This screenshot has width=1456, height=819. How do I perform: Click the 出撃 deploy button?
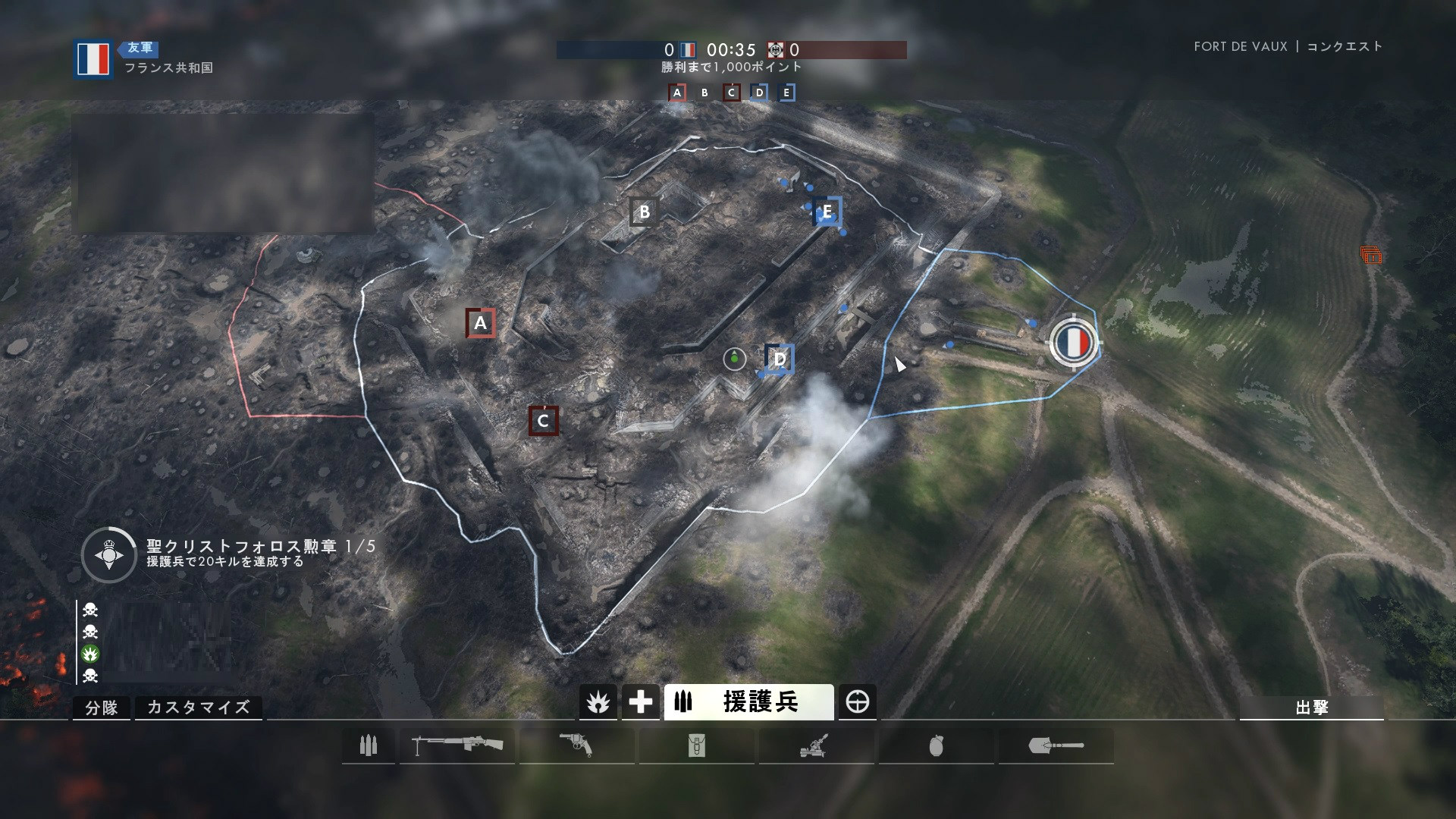point(1311,707)
